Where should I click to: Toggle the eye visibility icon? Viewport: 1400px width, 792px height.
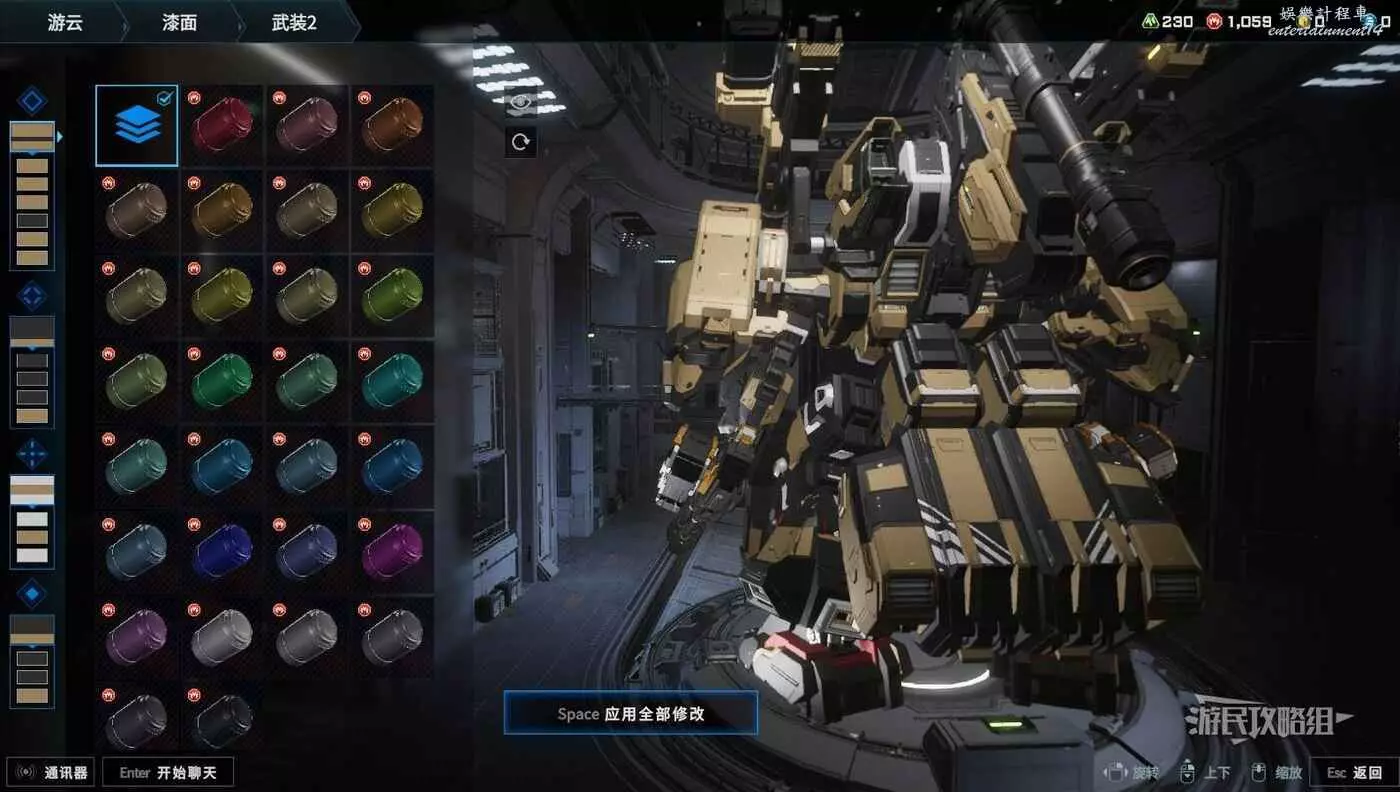pos(520,100)
